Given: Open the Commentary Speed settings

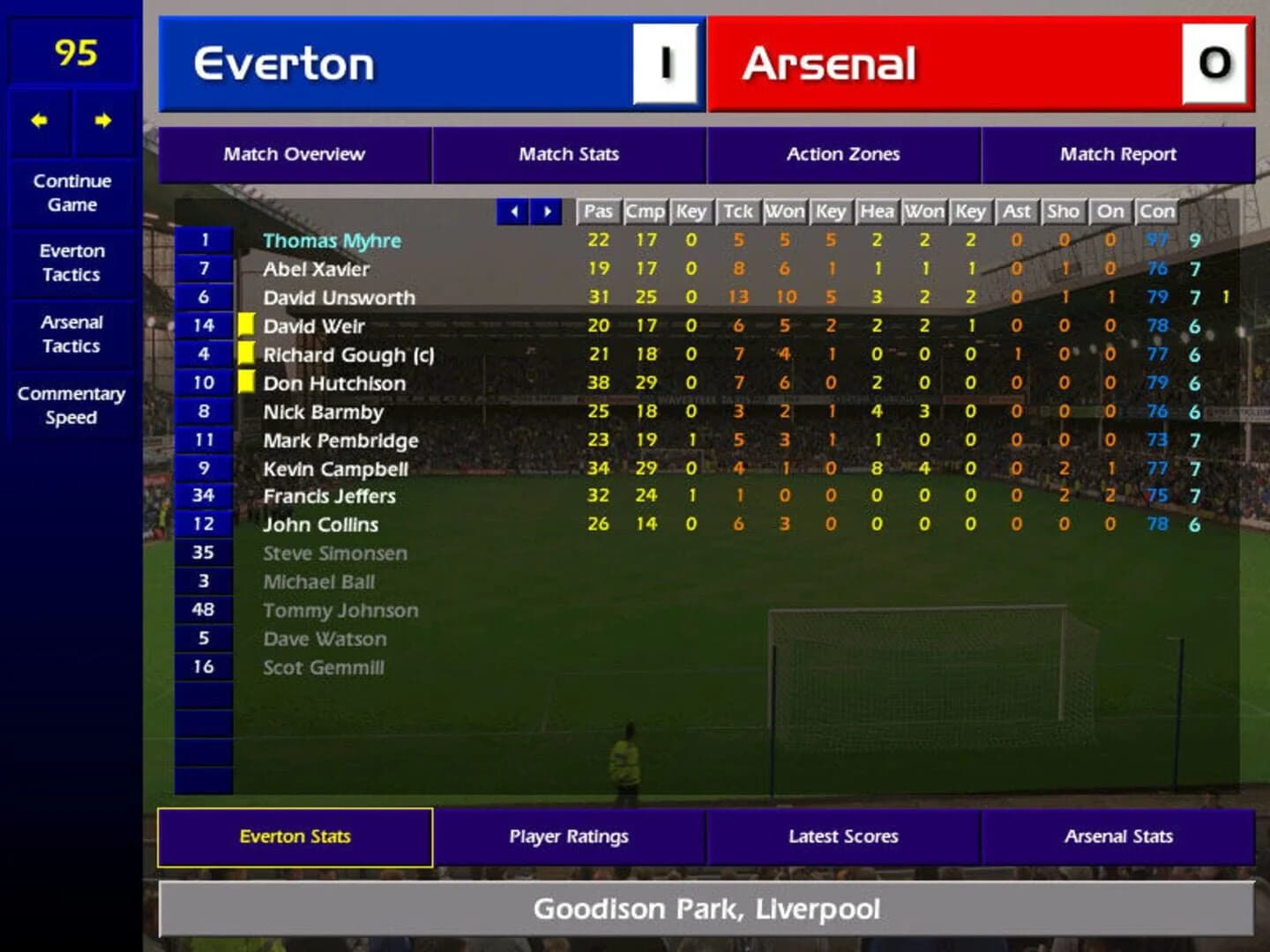Looking at the screenshot, I should [71, 405].
